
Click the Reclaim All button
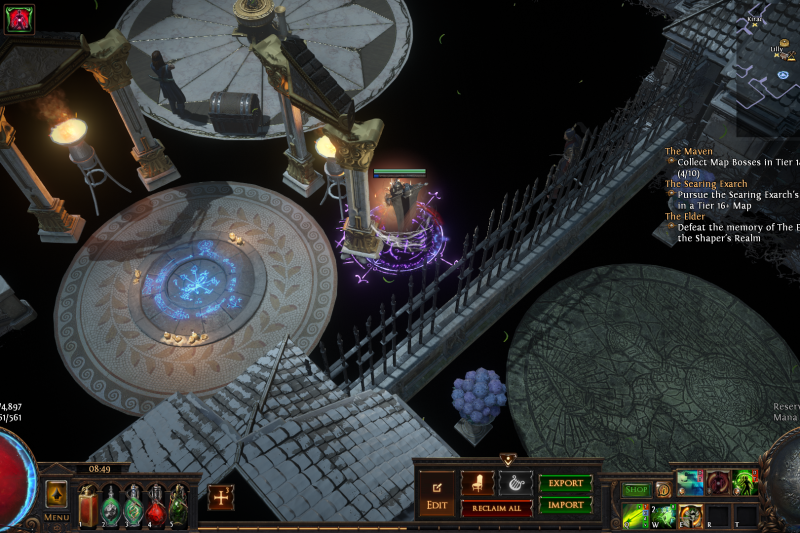(496, 508)
